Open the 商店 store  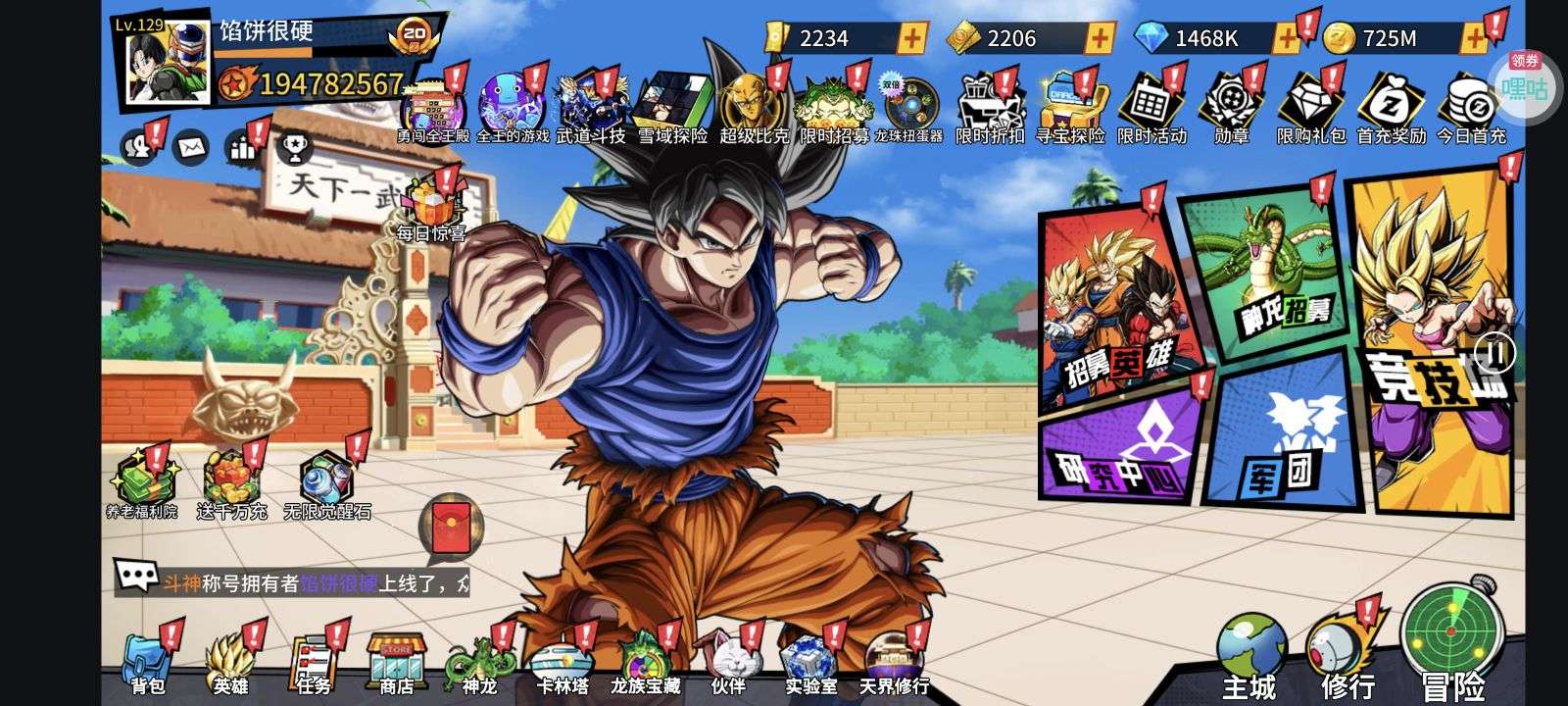coord(395,661)
